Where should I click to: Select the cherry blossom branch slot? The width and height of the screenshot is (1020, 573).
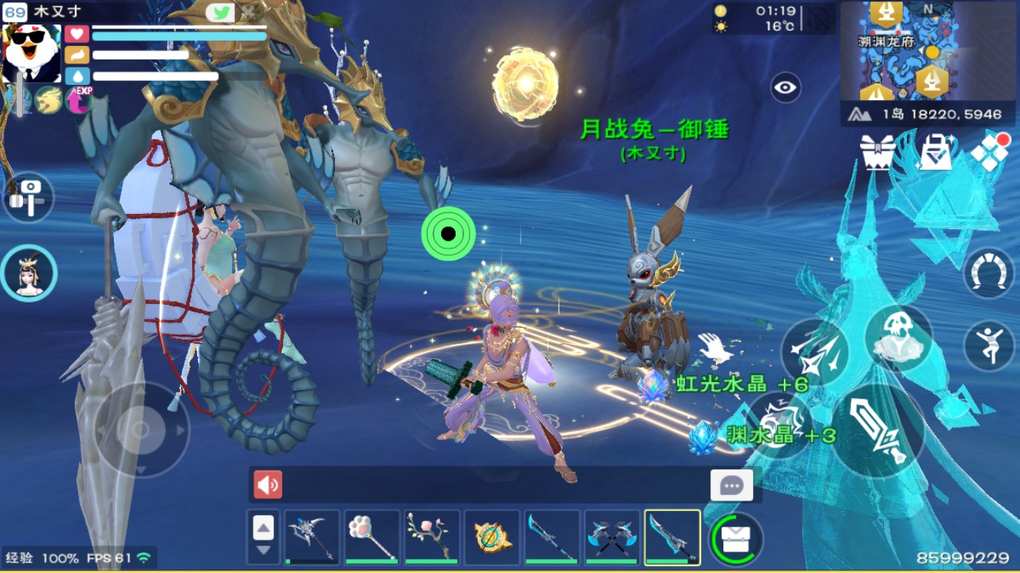pos(432,537)
